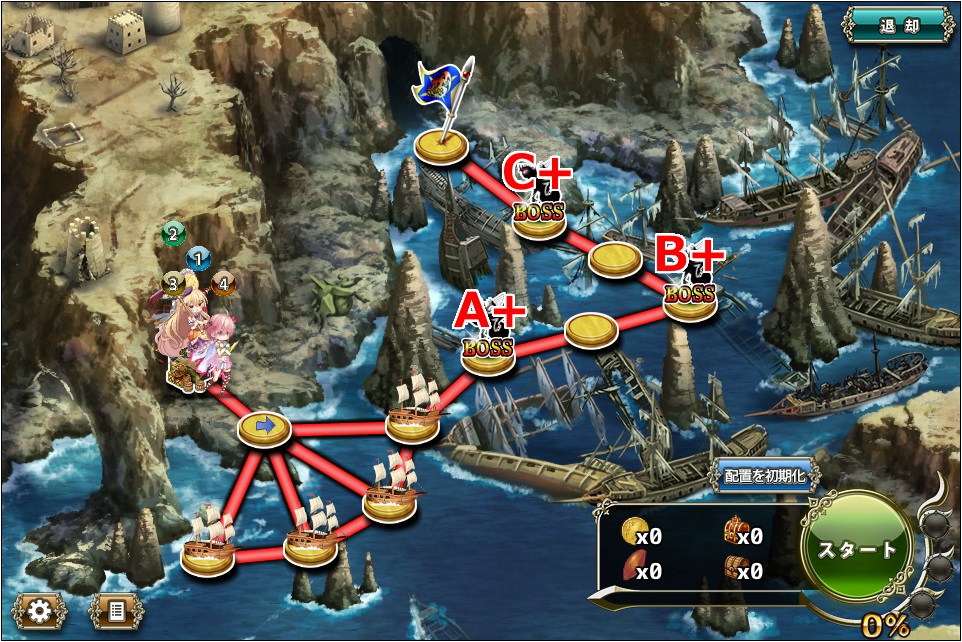Image resolution: width=962 pixels, height=642 pixels.
Task: Select the B+ boss node
Action: point(690,298)
